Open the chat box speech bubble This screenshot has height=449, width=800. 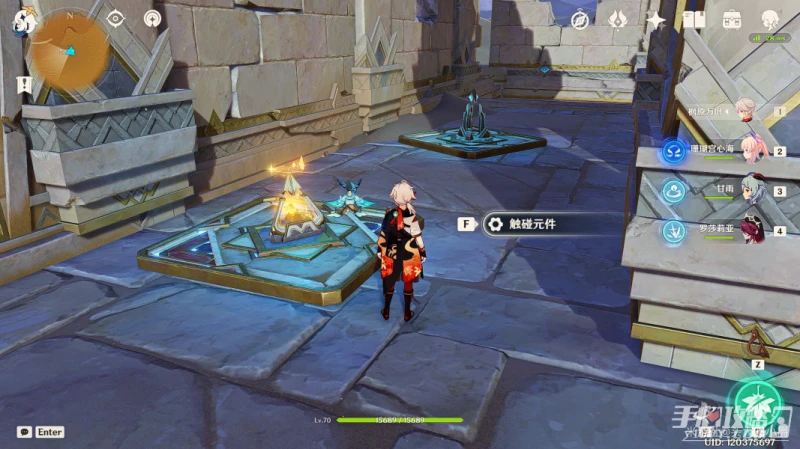point(24,432)
